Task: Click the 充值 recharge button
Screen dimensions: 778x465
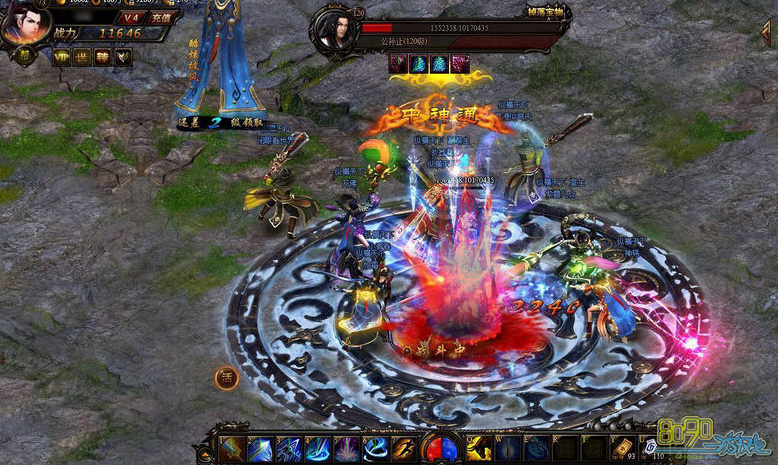Action: click(x=159, y=18)
